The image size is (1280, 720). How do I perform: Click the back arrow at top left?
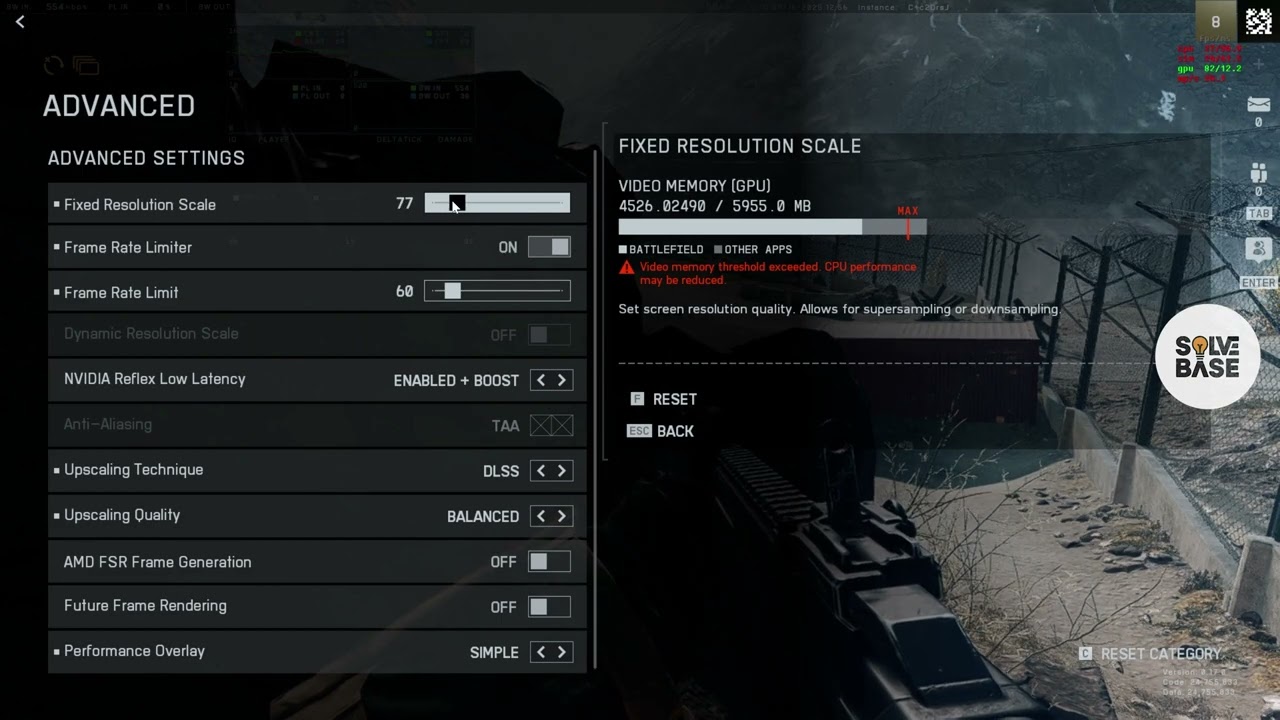coord(20,21)
